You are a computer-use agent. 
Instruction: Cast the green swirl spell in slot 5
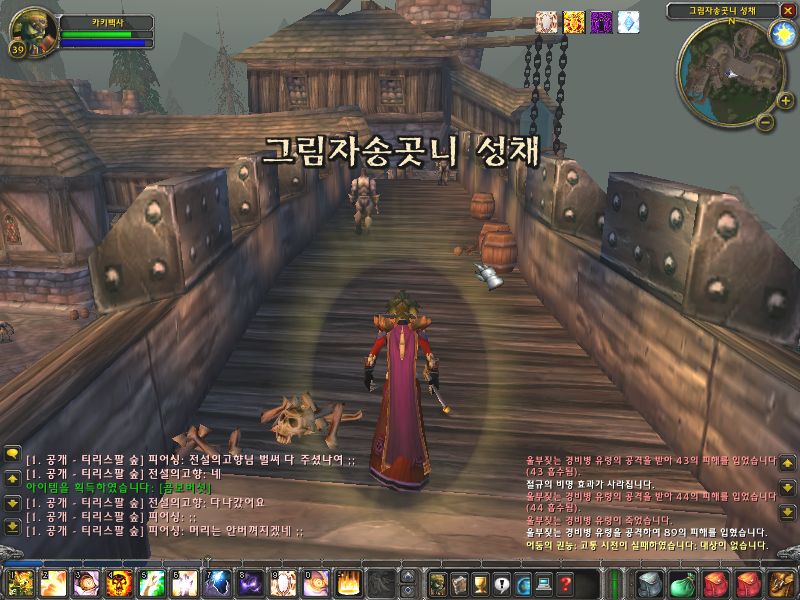click(152, 582)
